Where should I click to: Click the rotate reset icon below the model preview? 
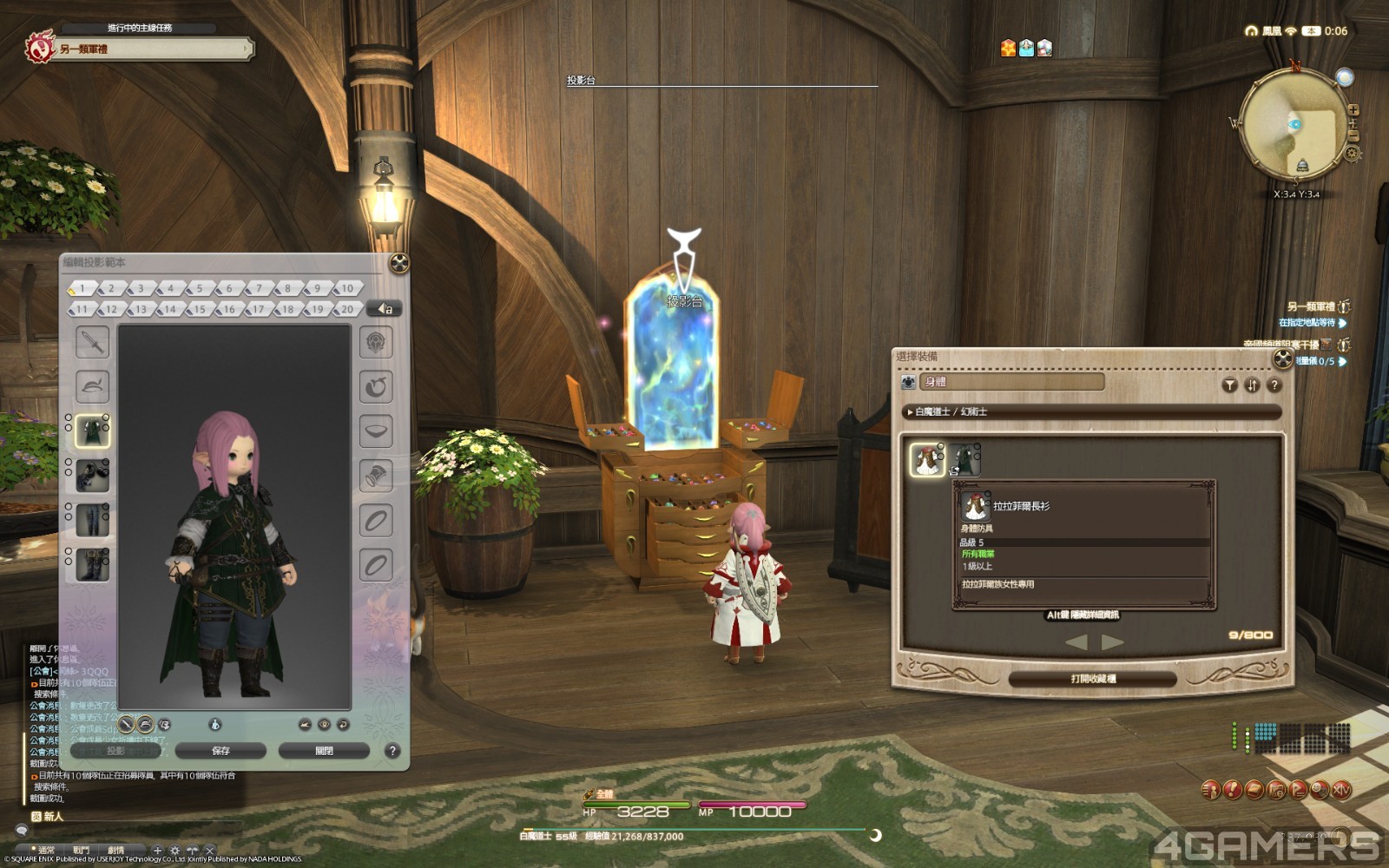[x=342, y=726]
